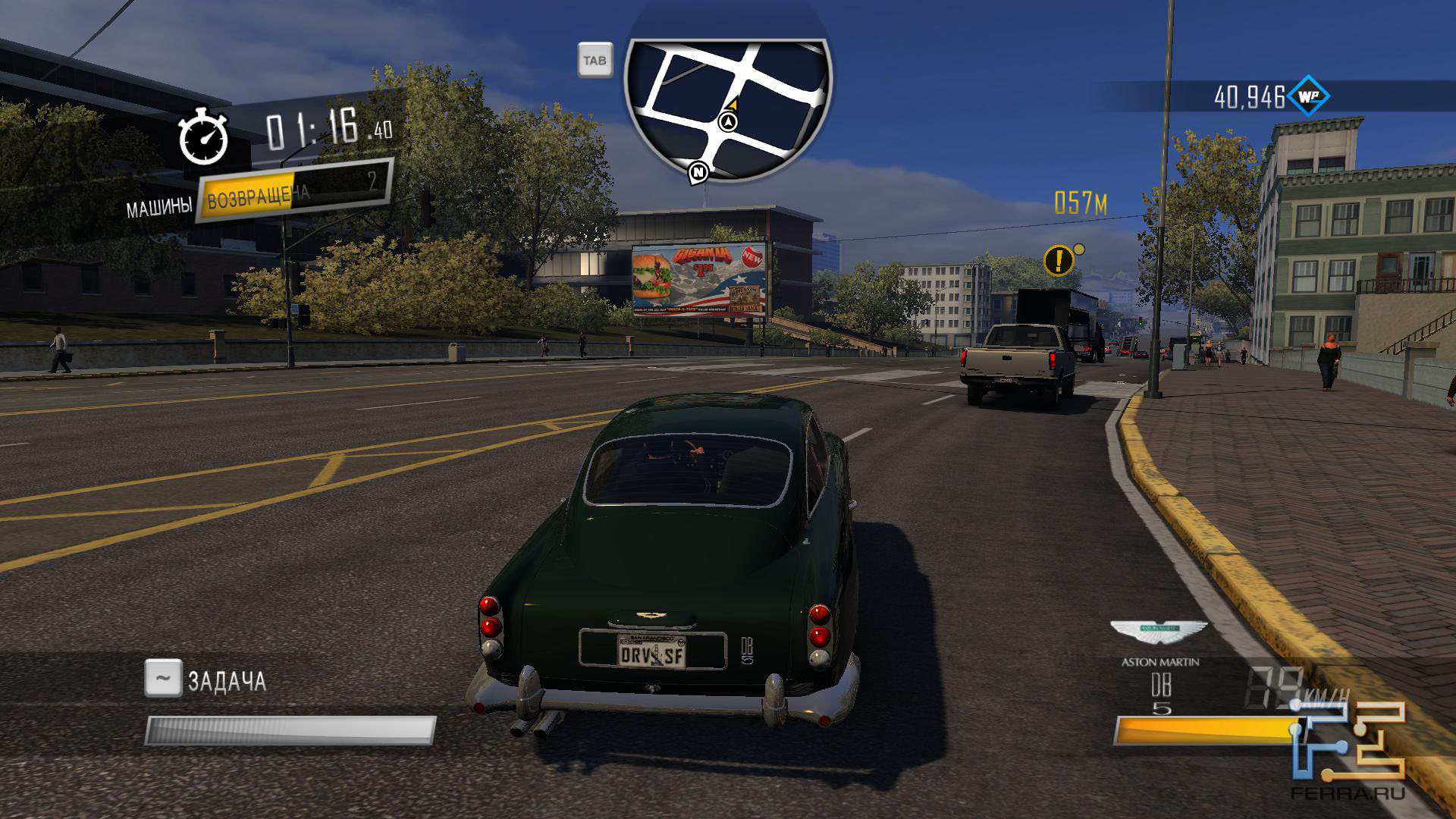1456x819 pixels.
Task: Click the stopwatch timer icon
Action: 203,137
